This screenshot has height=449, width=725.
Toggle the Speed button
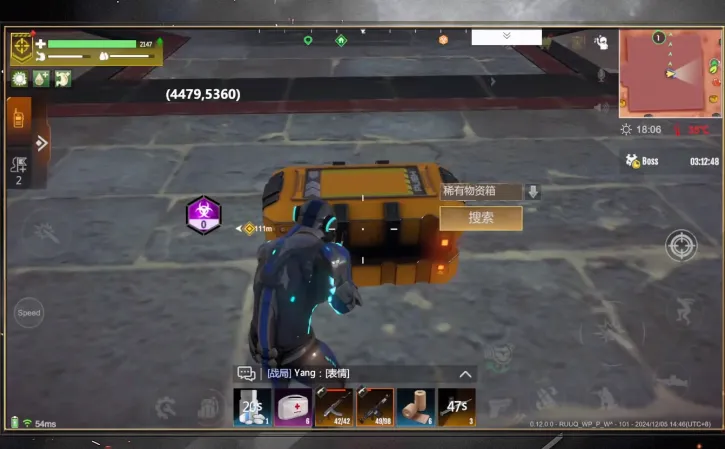(29, 313)
